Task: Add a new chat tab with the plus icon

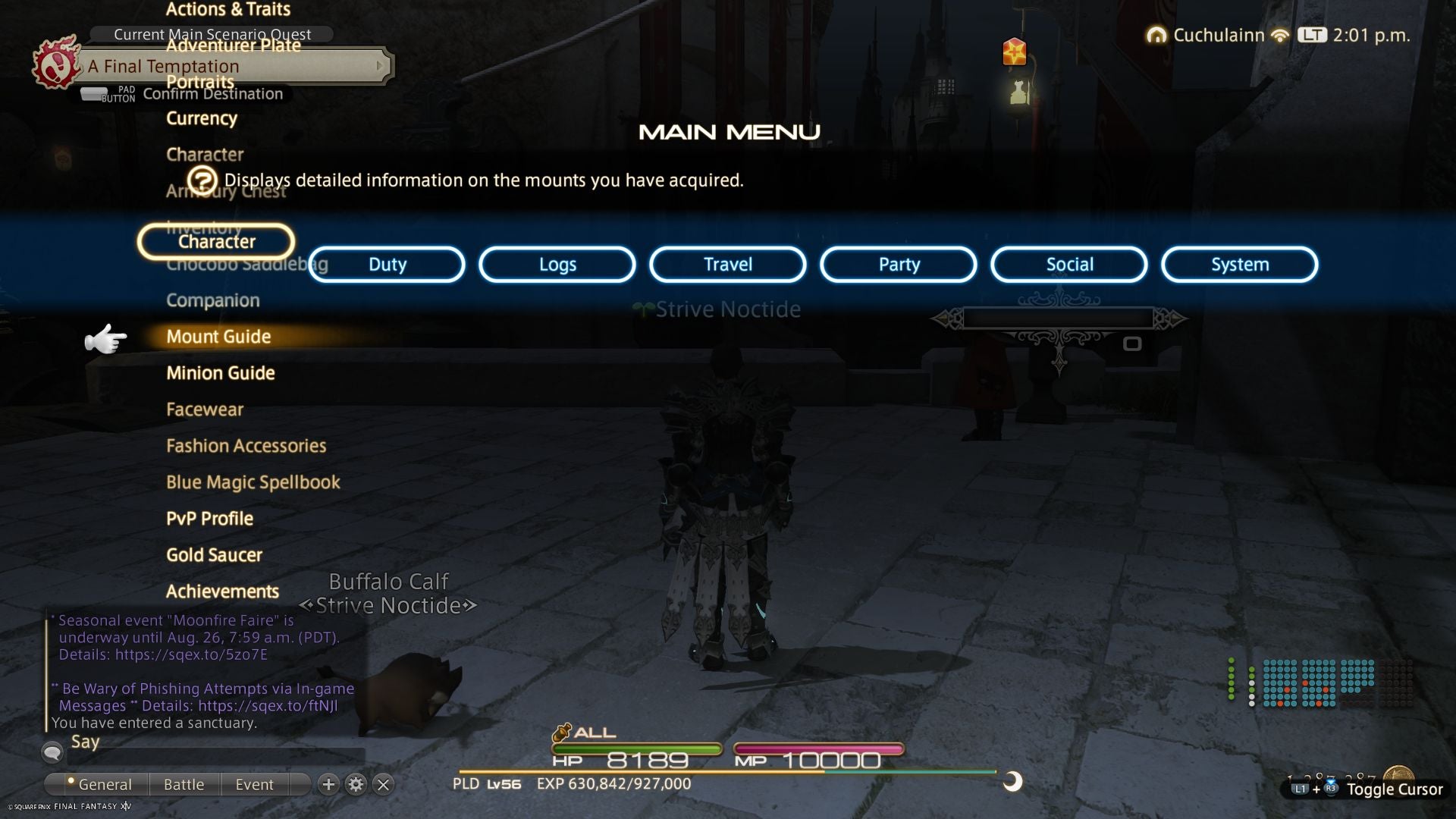Action: (329, 785)
